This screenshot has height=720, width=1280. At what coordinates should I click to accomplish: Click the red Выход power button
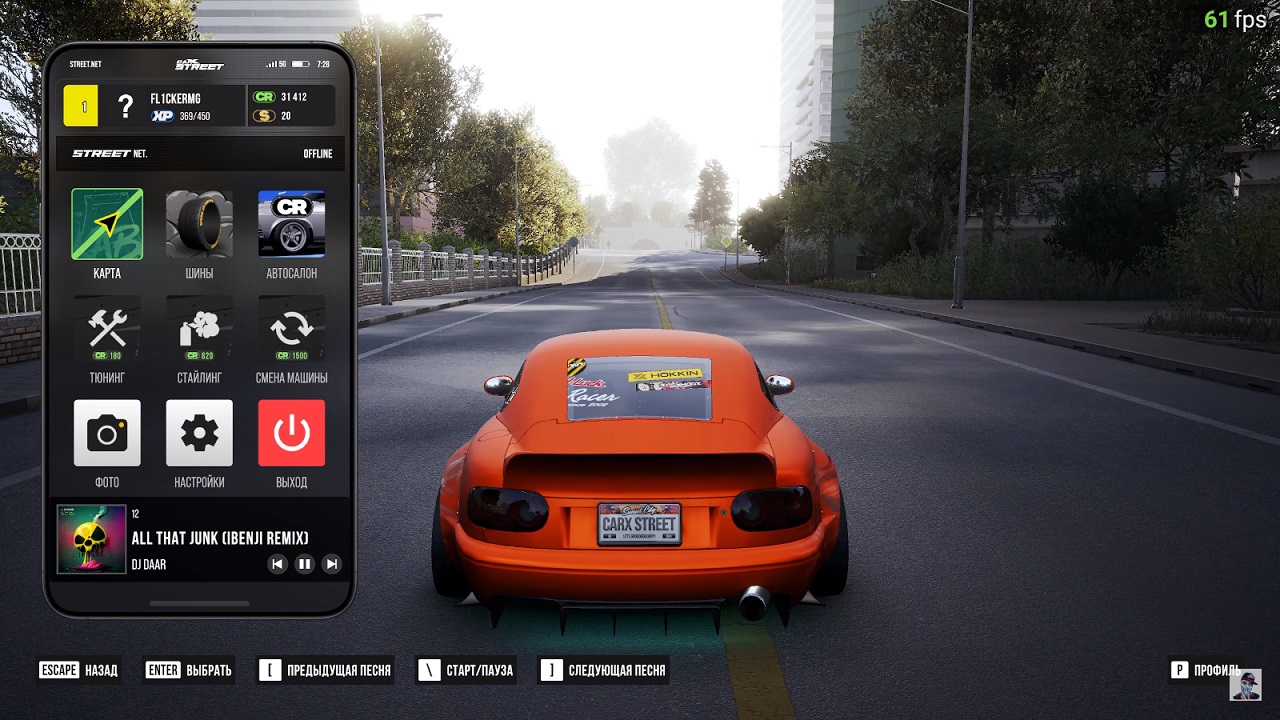tap(291, 434)
